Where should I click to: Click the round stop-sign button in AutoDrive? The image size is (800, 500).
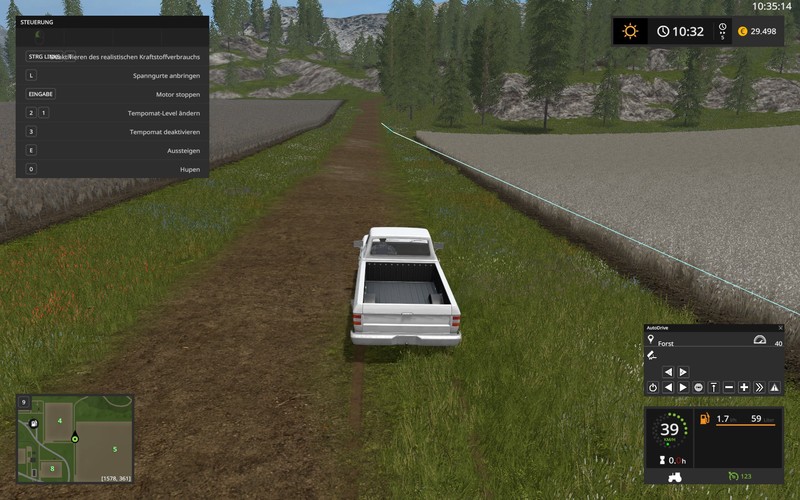click(698, 387)
